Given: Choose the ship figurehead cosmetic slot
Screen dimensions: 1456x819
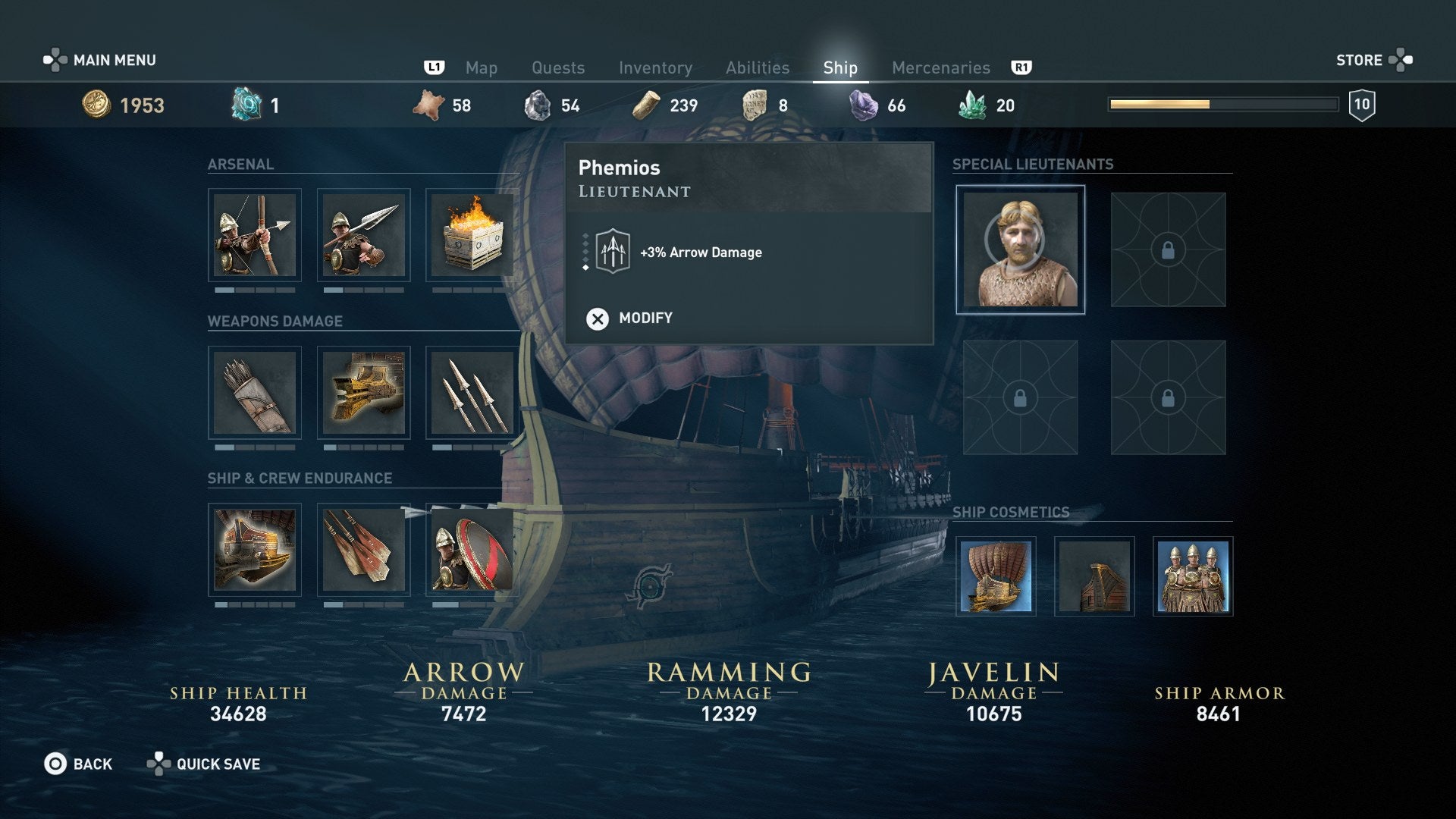Looking at the screenshot, I should click(1094, 576).
